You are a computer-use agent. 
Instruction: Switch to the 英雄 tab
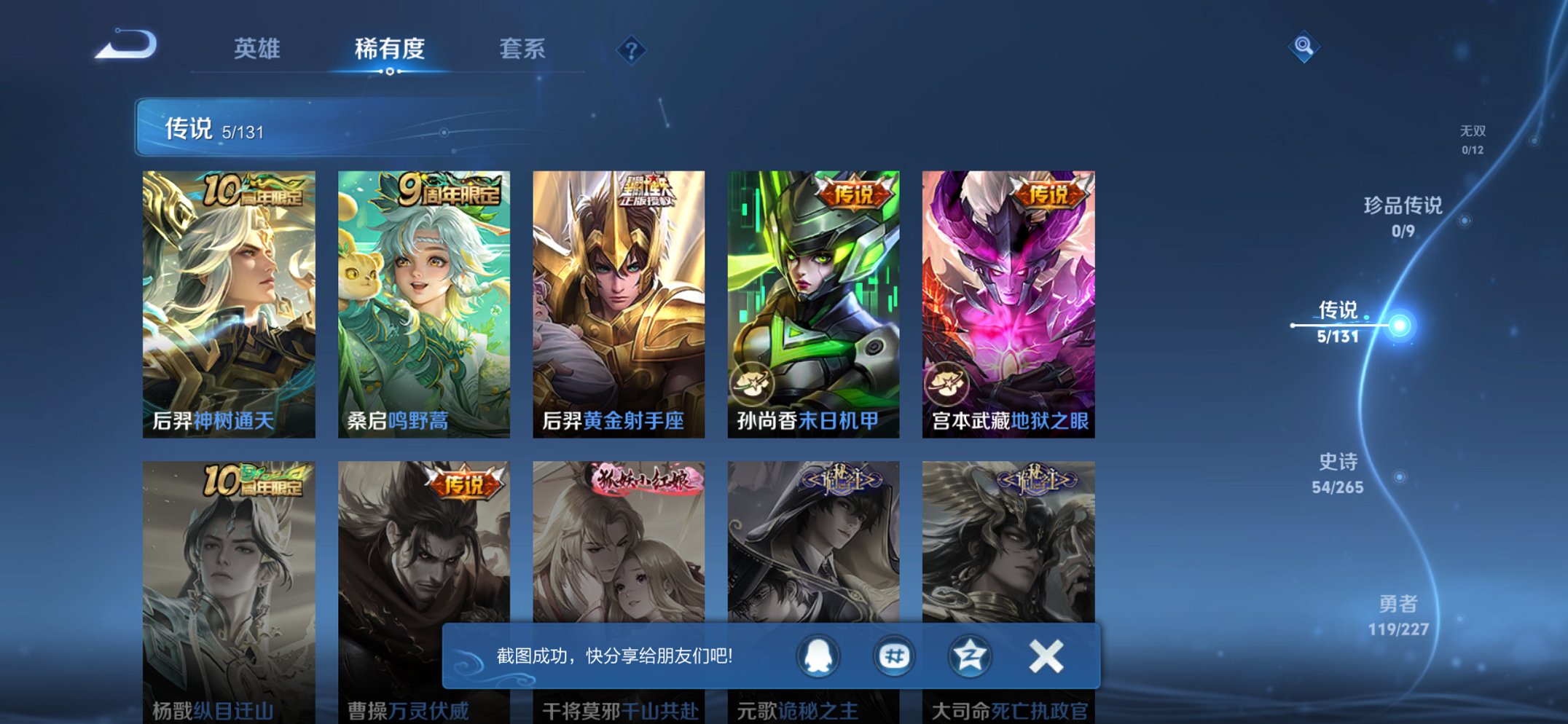point(259,47)
